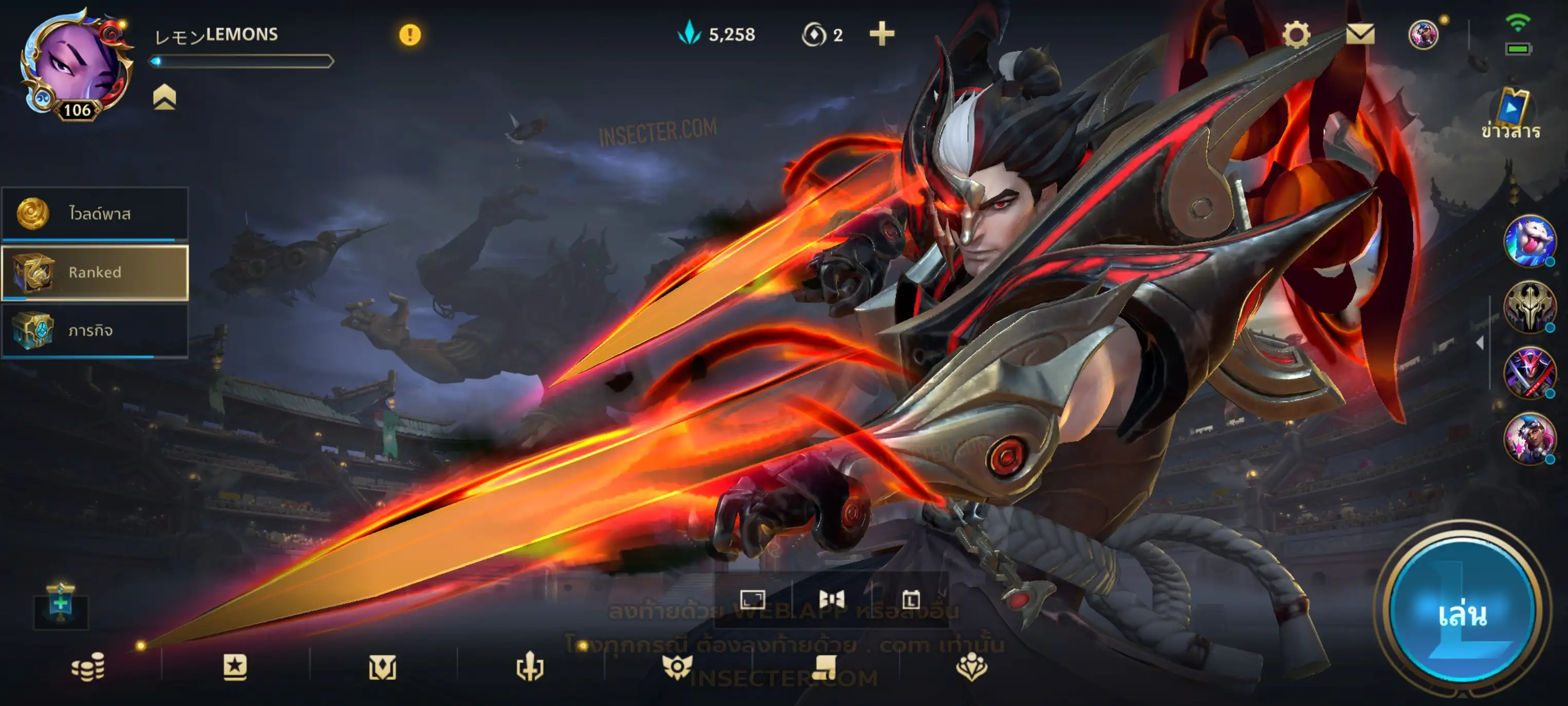
Task: Select the gold helmet friend avatar
Action: point(1528,306)
